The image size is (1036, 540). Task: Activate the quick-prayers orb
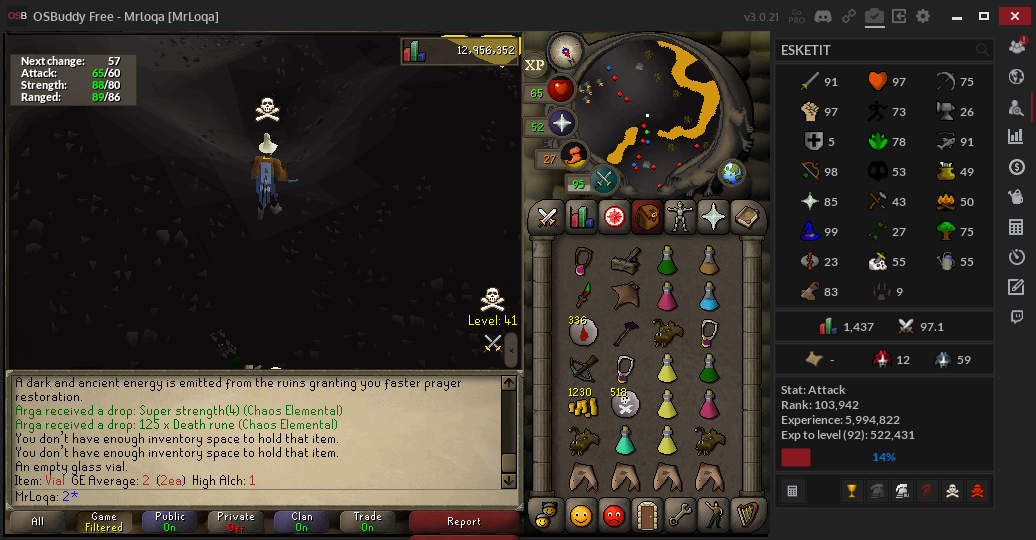[561, 124]
